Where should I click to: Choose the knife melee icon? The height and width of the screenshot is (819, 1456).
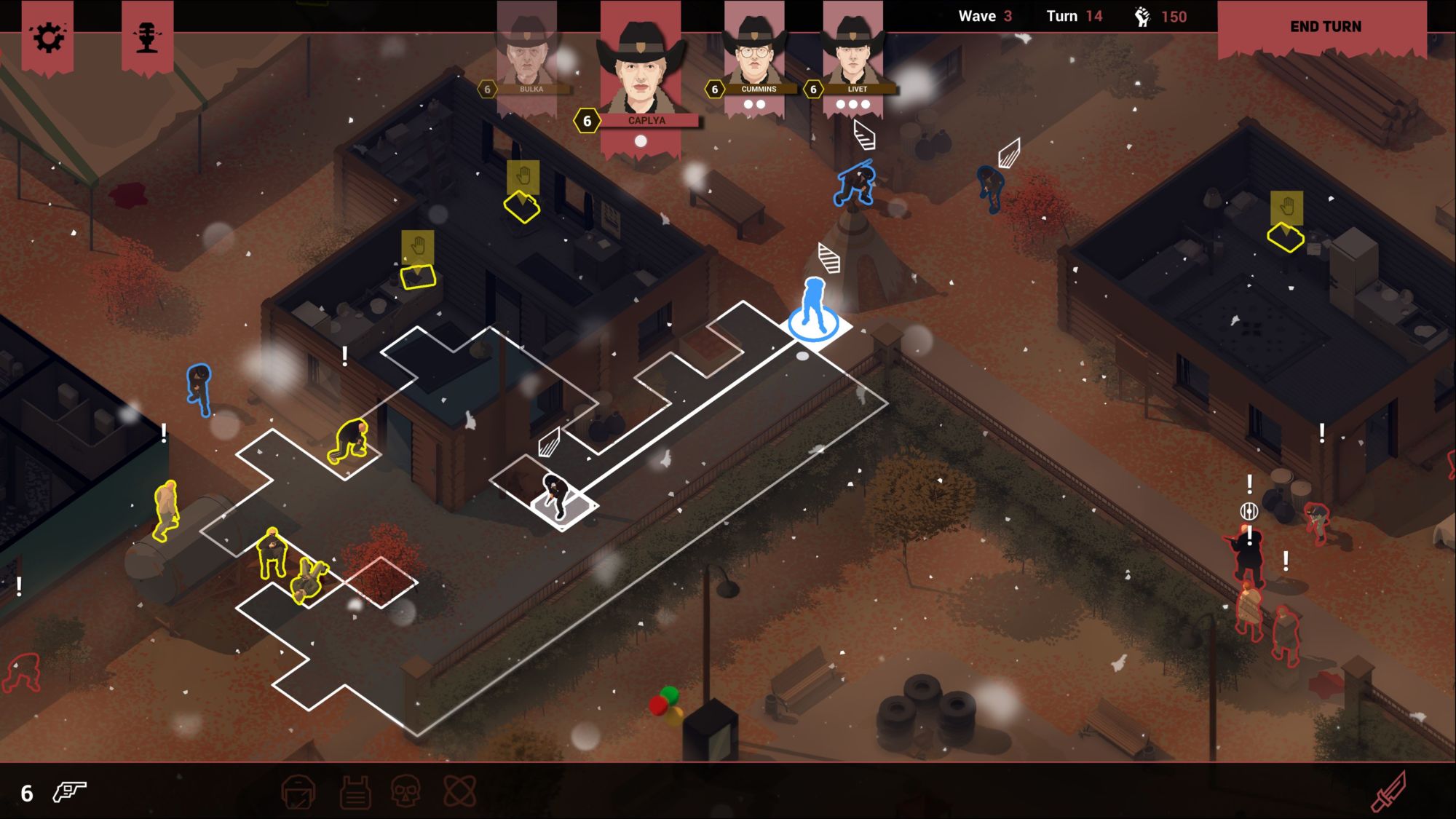[x=1389, y=791]
